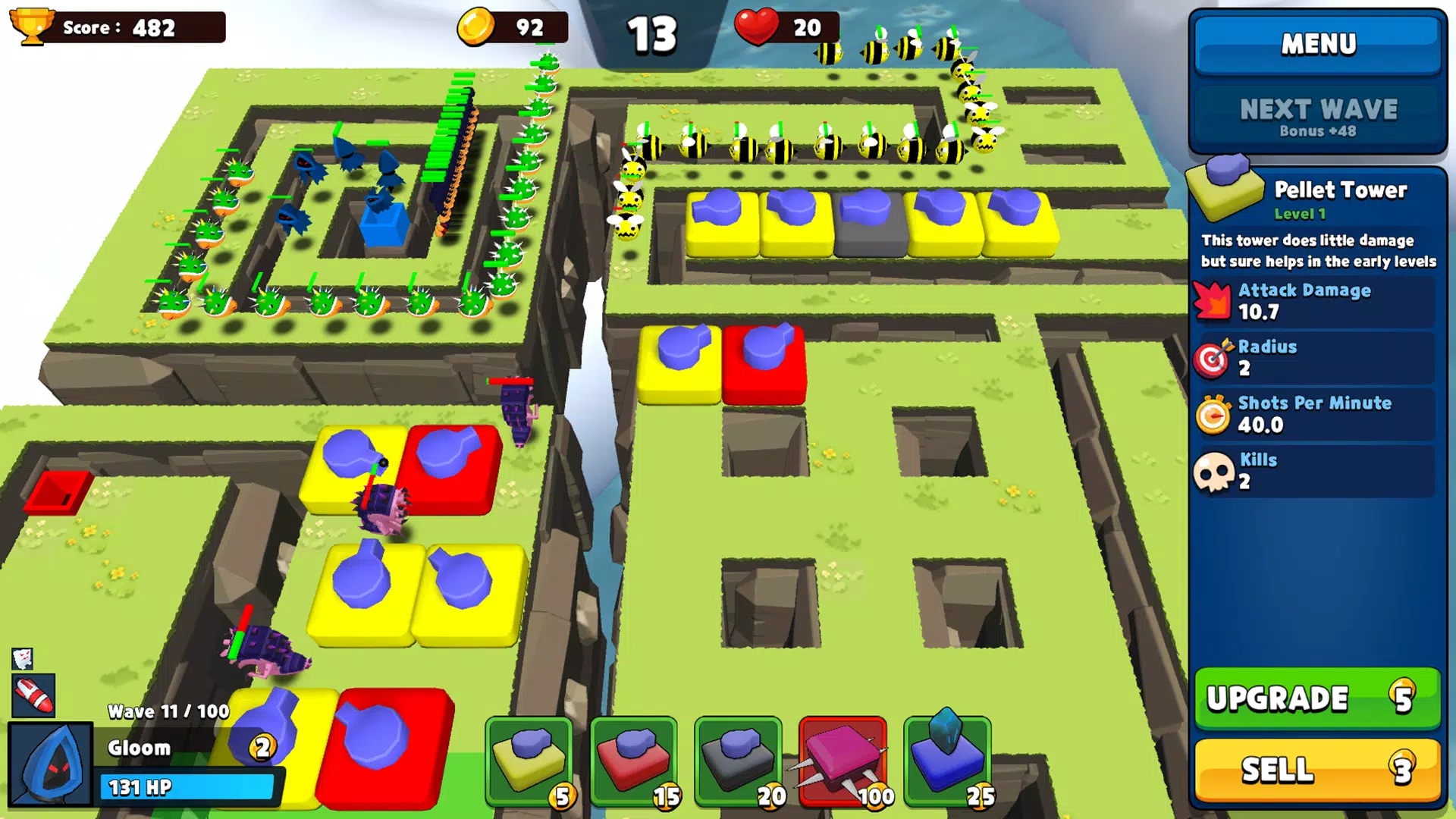Viewport: 1456px width, 819px height.
Task: Click the white ghost face icon
Action: tap(23, 658)
